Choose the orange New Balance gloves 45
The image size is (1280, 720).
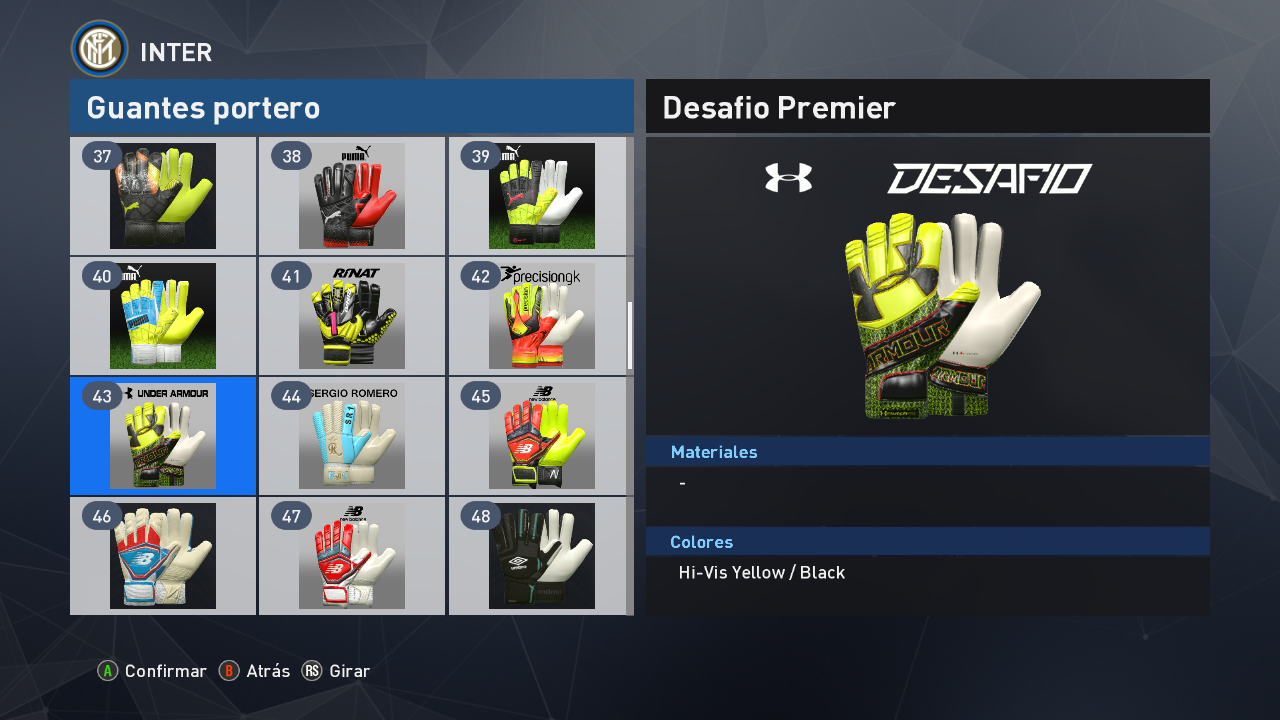(541, 436)
